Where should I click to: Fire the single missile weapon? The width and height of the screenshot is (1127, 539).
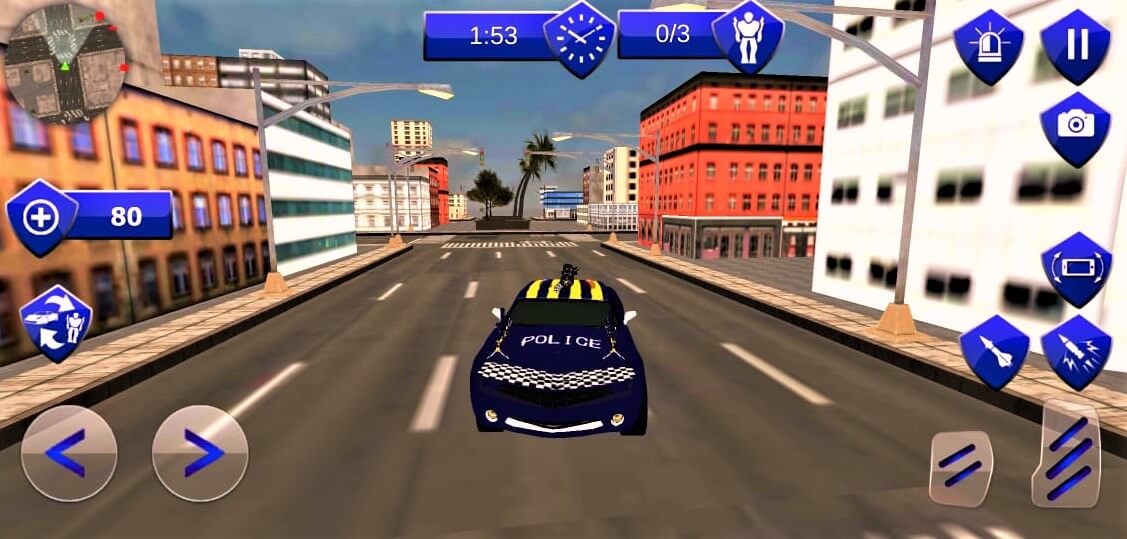coord(995,352)
